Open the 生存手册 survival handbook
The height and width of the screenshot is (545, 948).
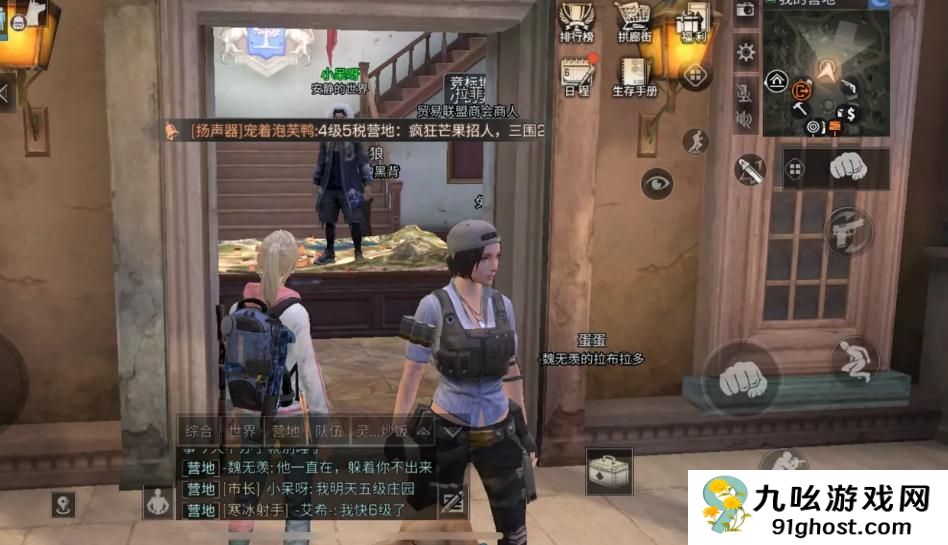tap(634, 73)
